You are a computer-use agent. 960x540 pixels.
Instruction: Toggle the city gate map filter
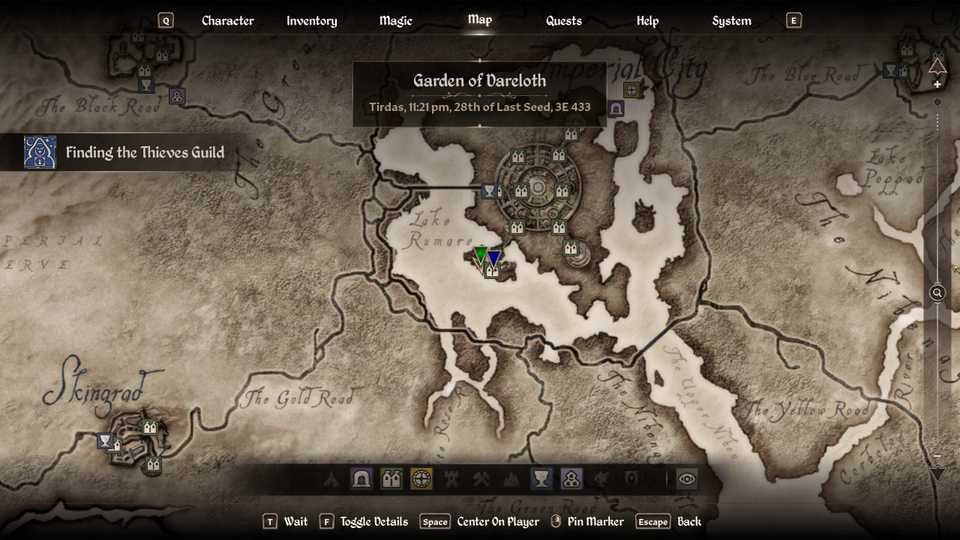click(361, 479)
